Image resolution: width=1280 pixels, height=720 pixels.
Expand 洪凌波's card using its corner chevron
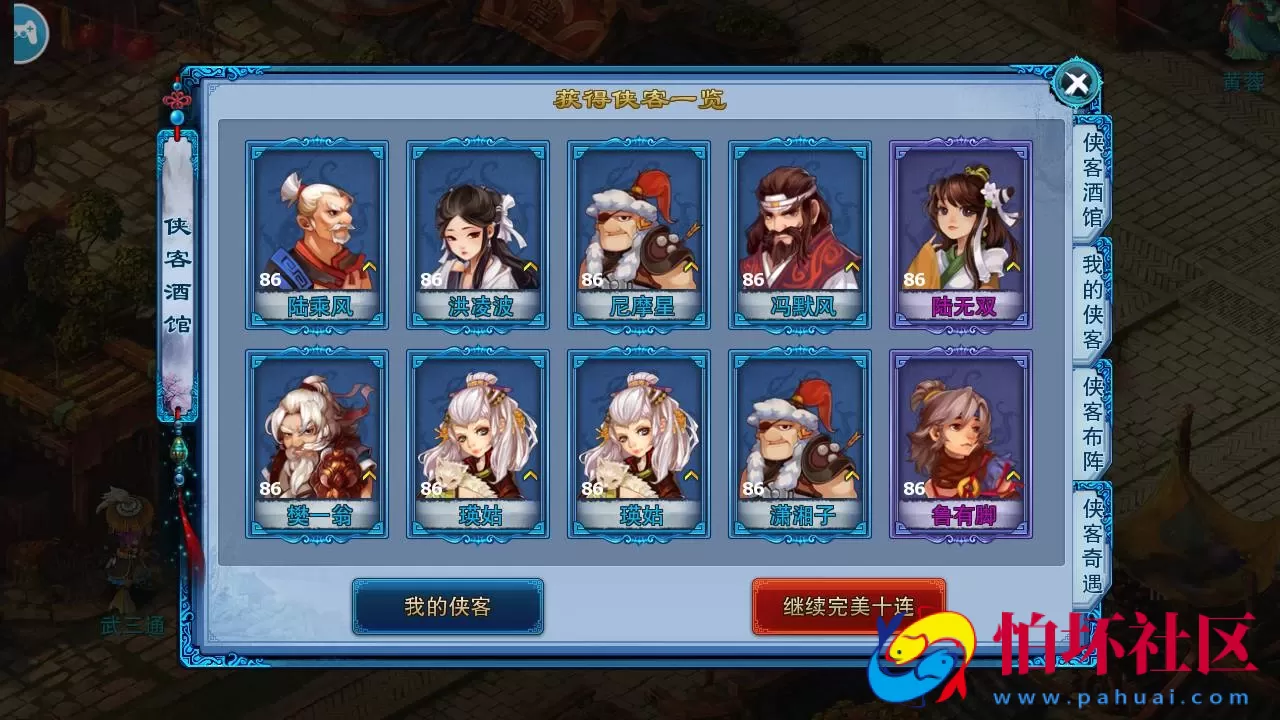532,268
